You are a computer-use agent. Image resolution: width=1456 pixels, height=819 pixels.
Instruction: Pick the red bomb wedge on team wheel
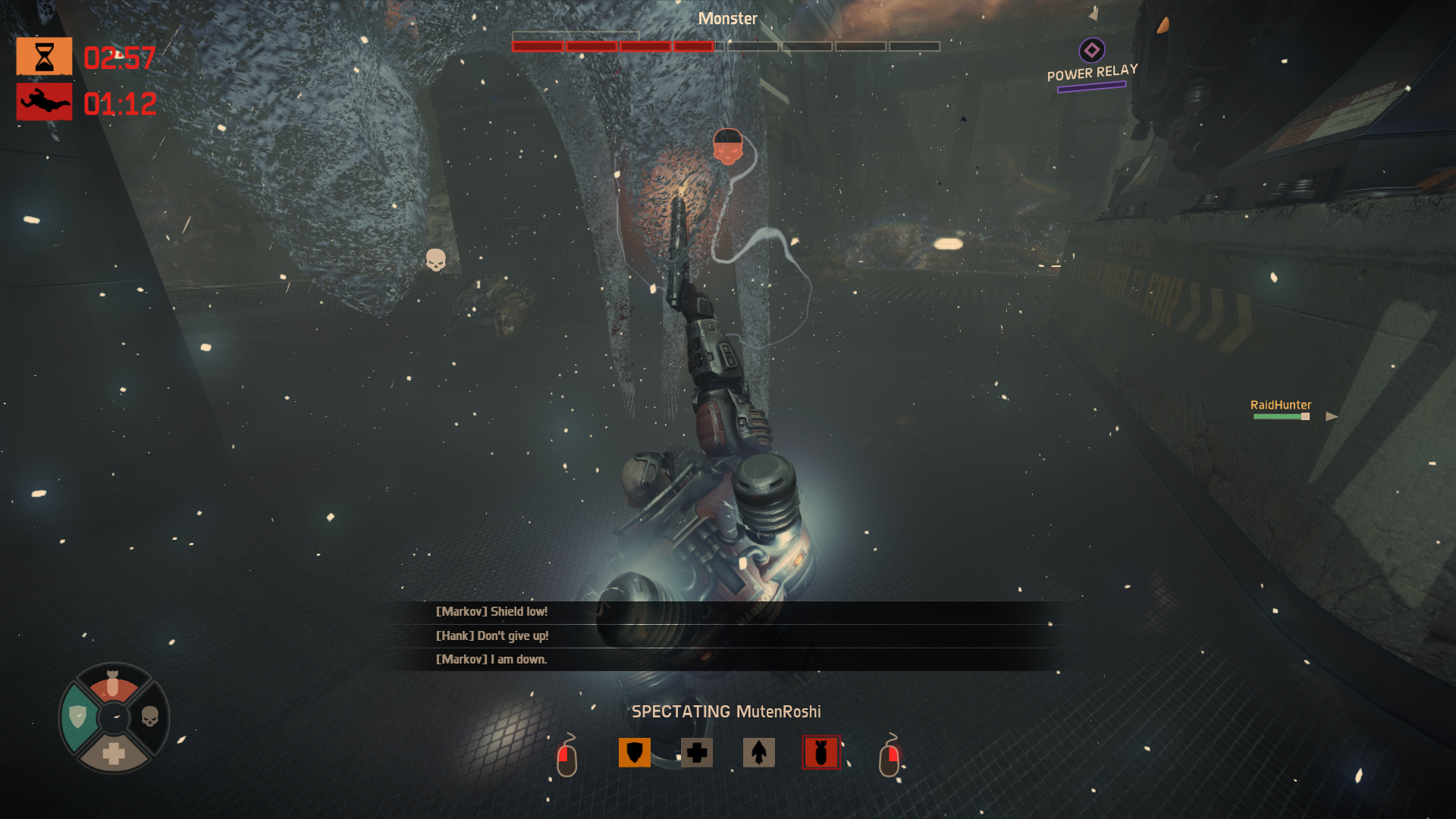point(113,685)
